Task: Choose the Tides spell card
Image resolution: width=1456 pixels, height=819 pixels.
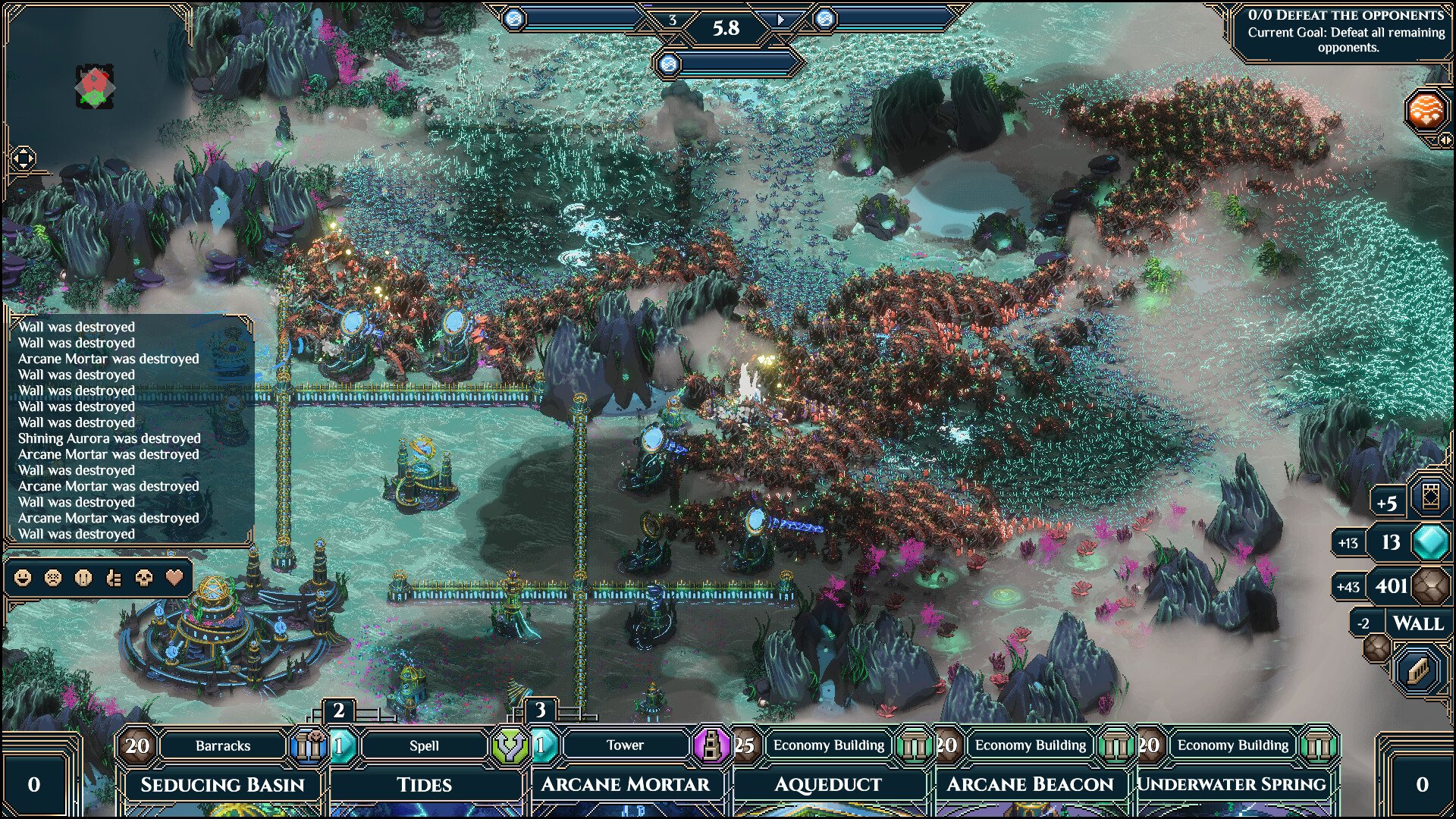Action: click(x=424, y=783)
